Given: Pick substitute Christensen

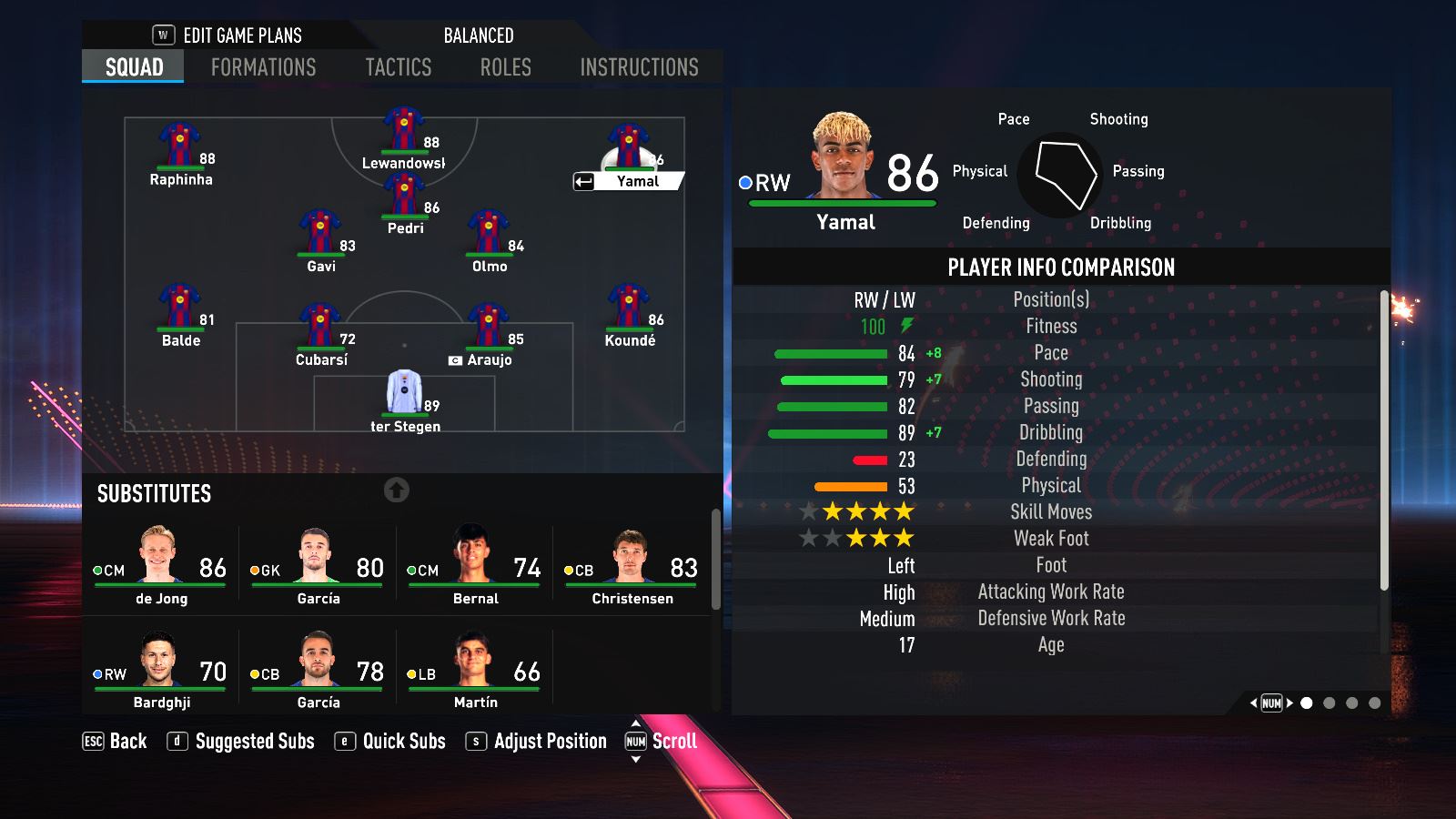Looking at the screenshot, I should click(x=632, y=566).
